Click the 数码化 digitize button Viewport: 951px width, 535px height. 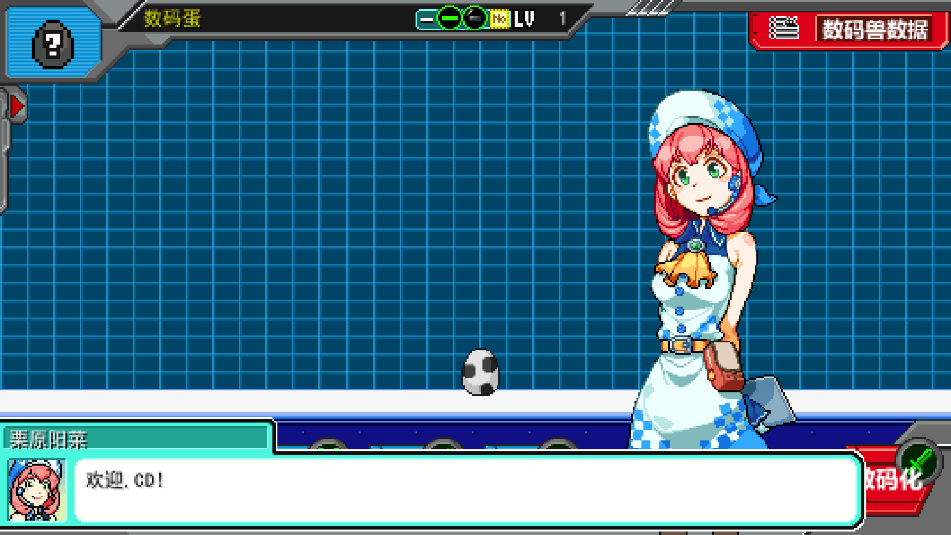tap(895, 477)
